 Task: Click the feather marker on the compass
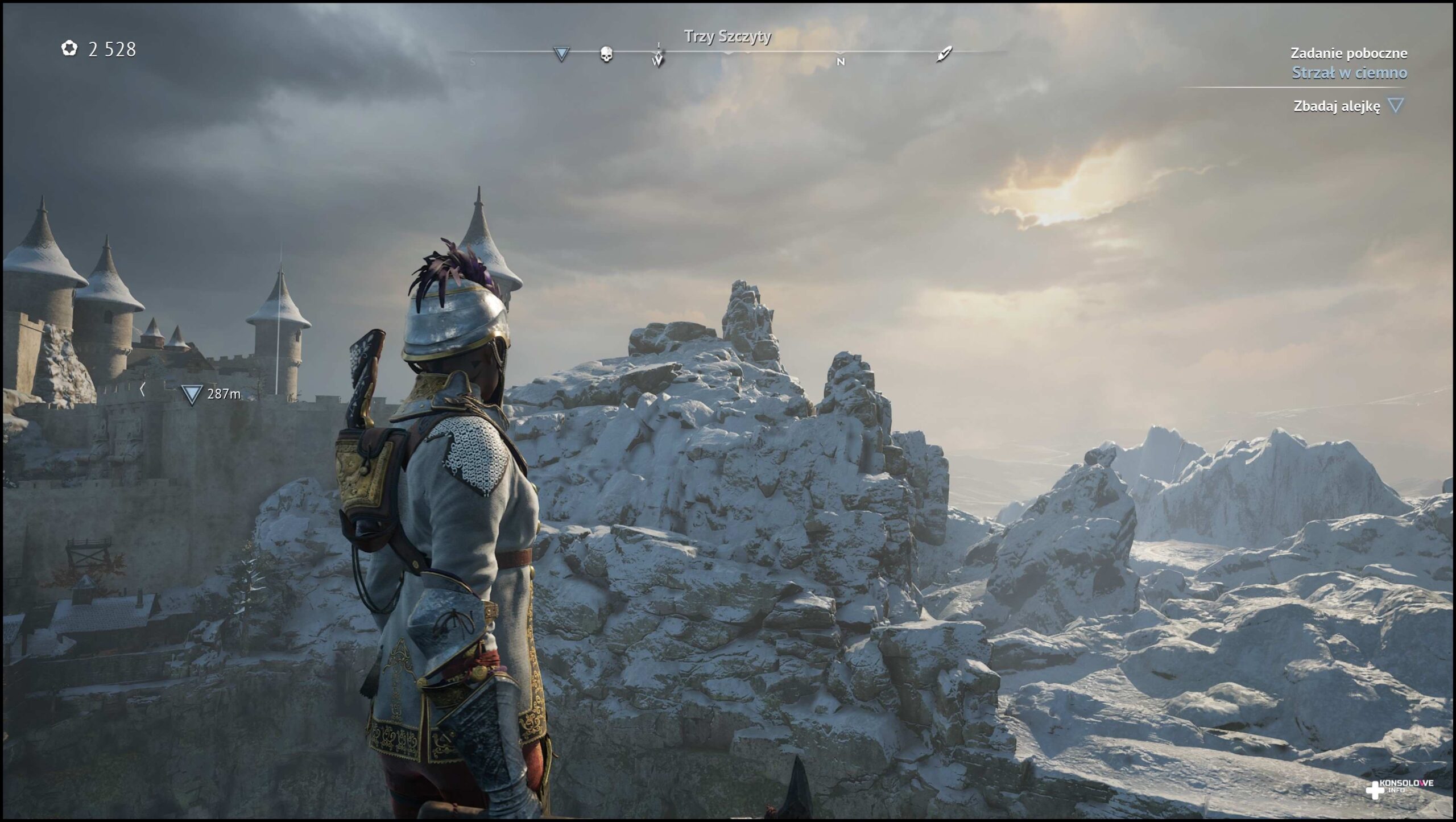pos(944,55)
